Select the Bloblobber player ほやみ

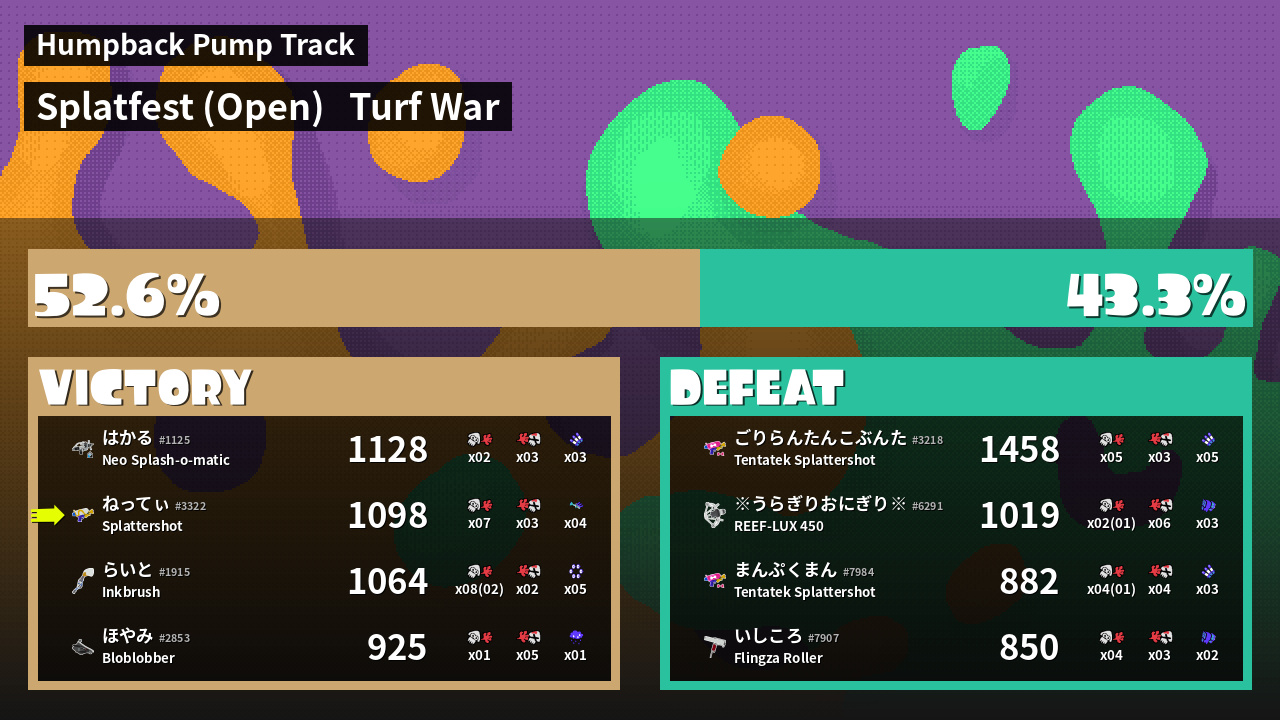tap(324, 647)
